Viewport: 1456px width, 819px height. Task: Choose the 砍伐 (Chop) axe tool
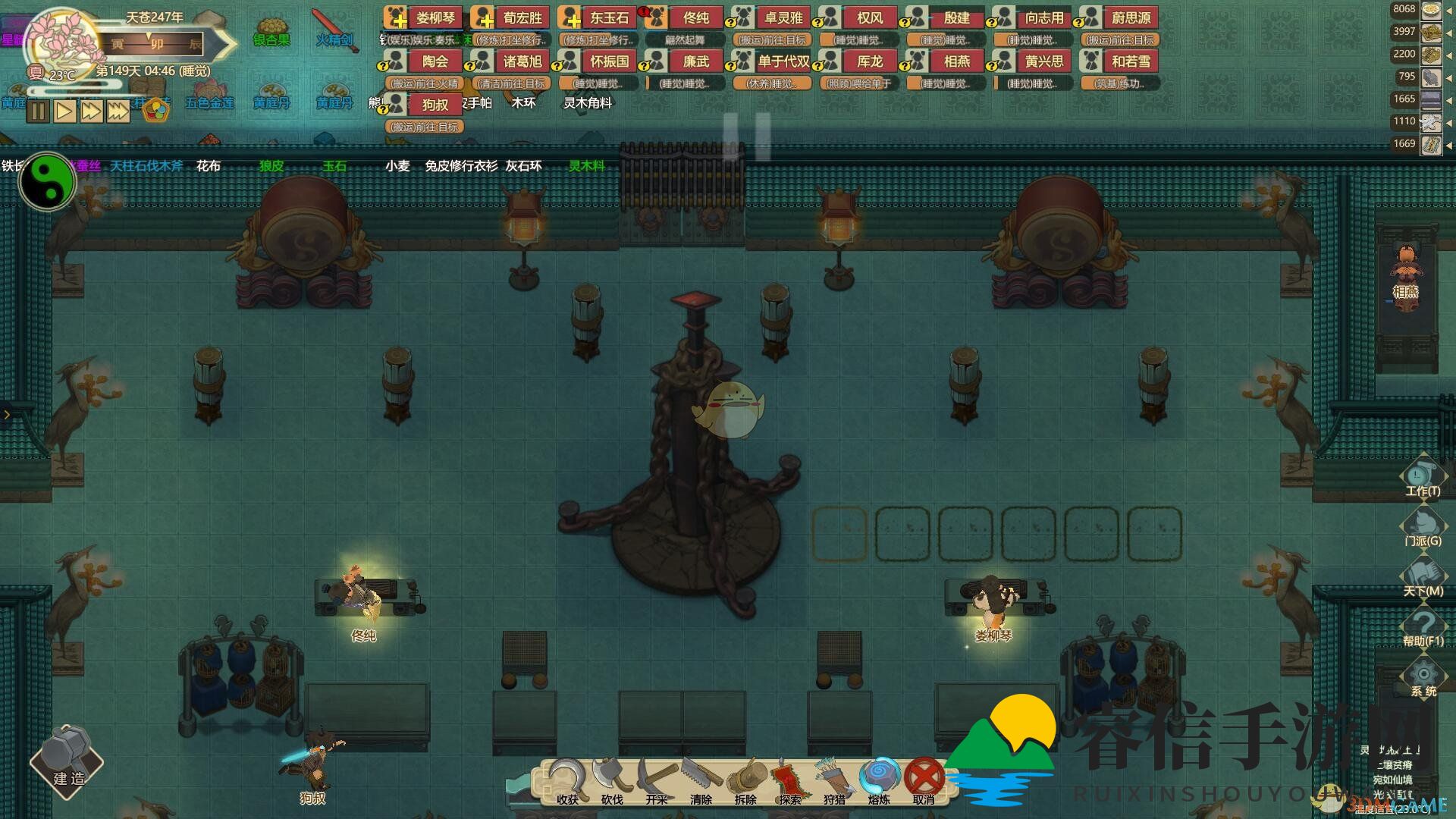tap(611, 780)
